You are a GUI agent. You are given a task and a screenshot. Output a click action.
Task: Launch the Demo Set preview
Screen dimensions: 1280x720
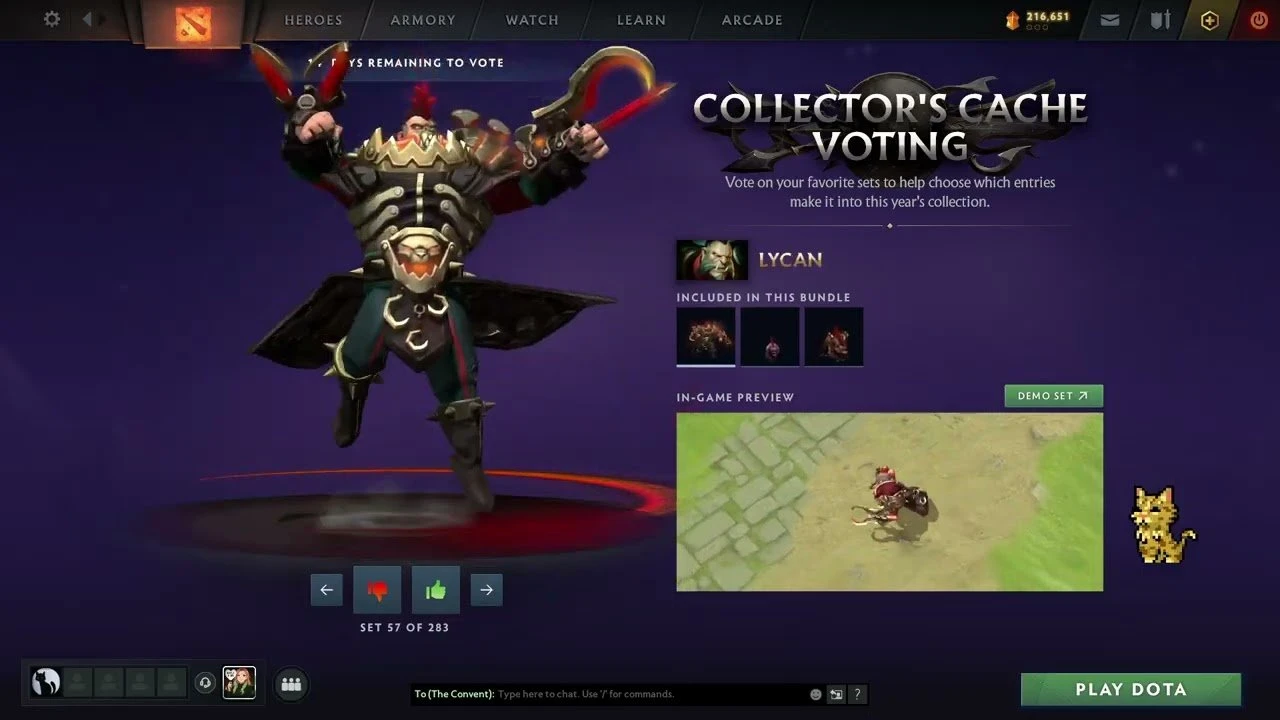click(1053, 396)
